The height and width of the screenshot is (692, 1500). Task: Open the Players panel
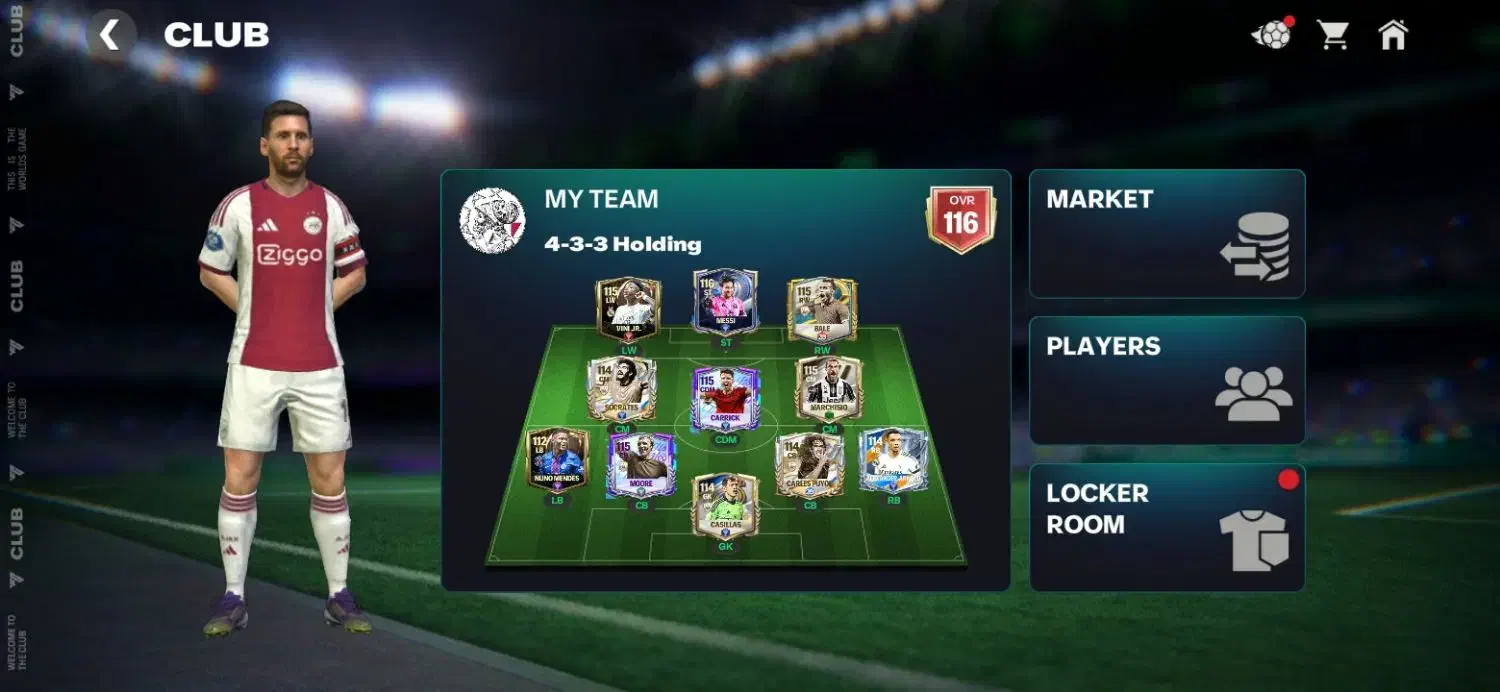[x=1166, y=381]
